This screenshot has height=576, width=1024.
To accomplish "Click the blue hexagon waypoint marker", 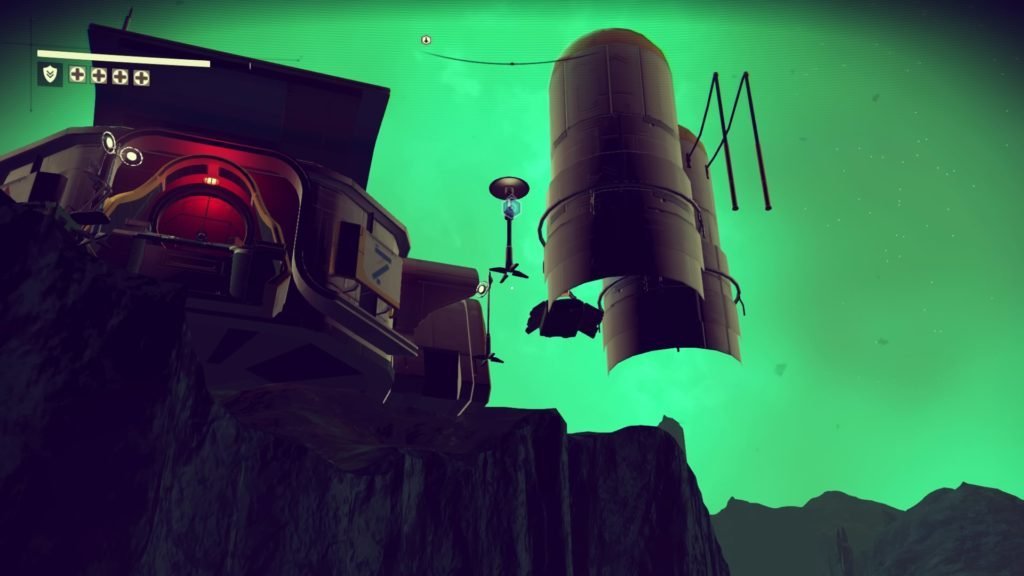I will [512, 208].
